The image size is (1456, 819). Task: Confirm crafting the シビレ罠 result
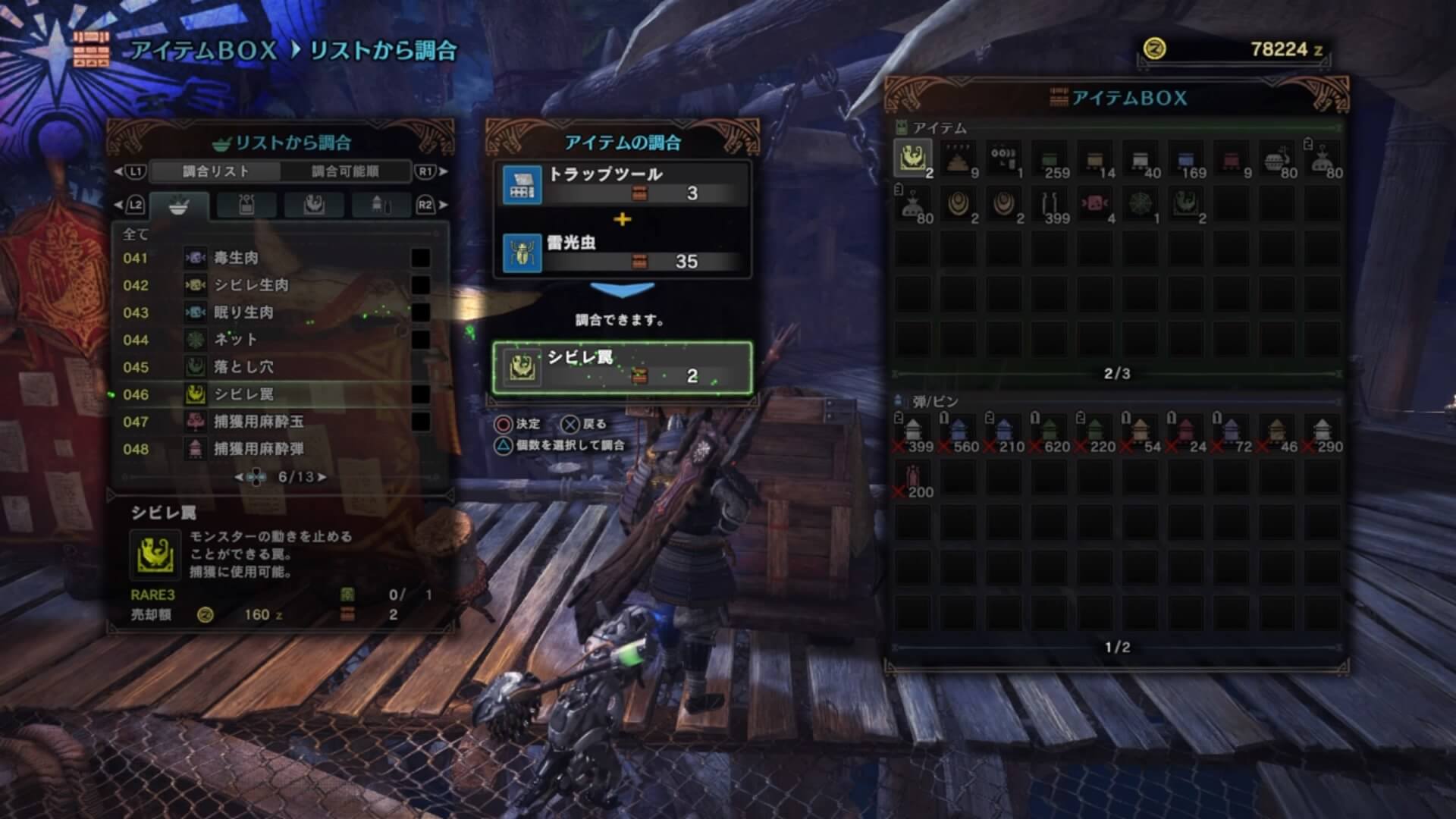[622, 368]
